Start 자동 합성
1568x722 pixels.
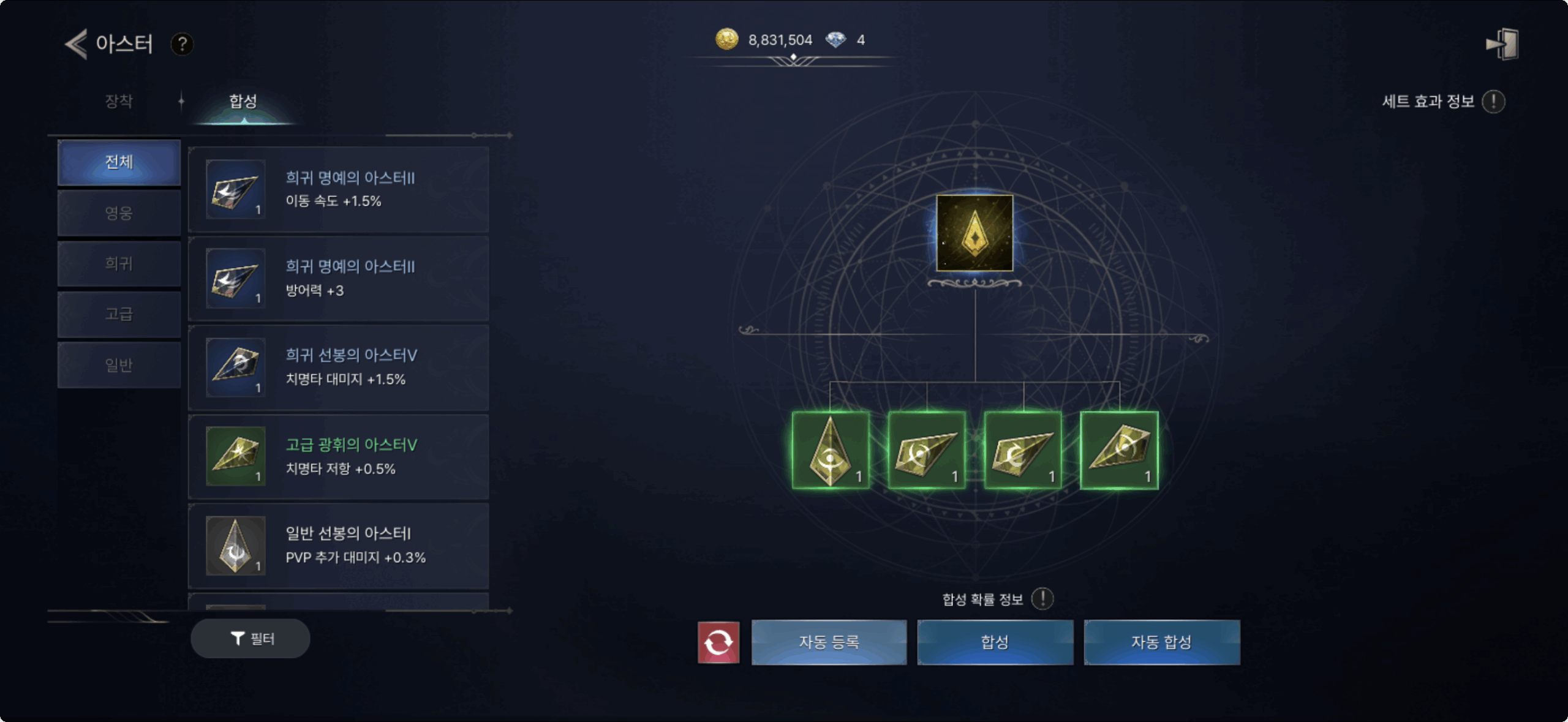tap(1161, 642)
